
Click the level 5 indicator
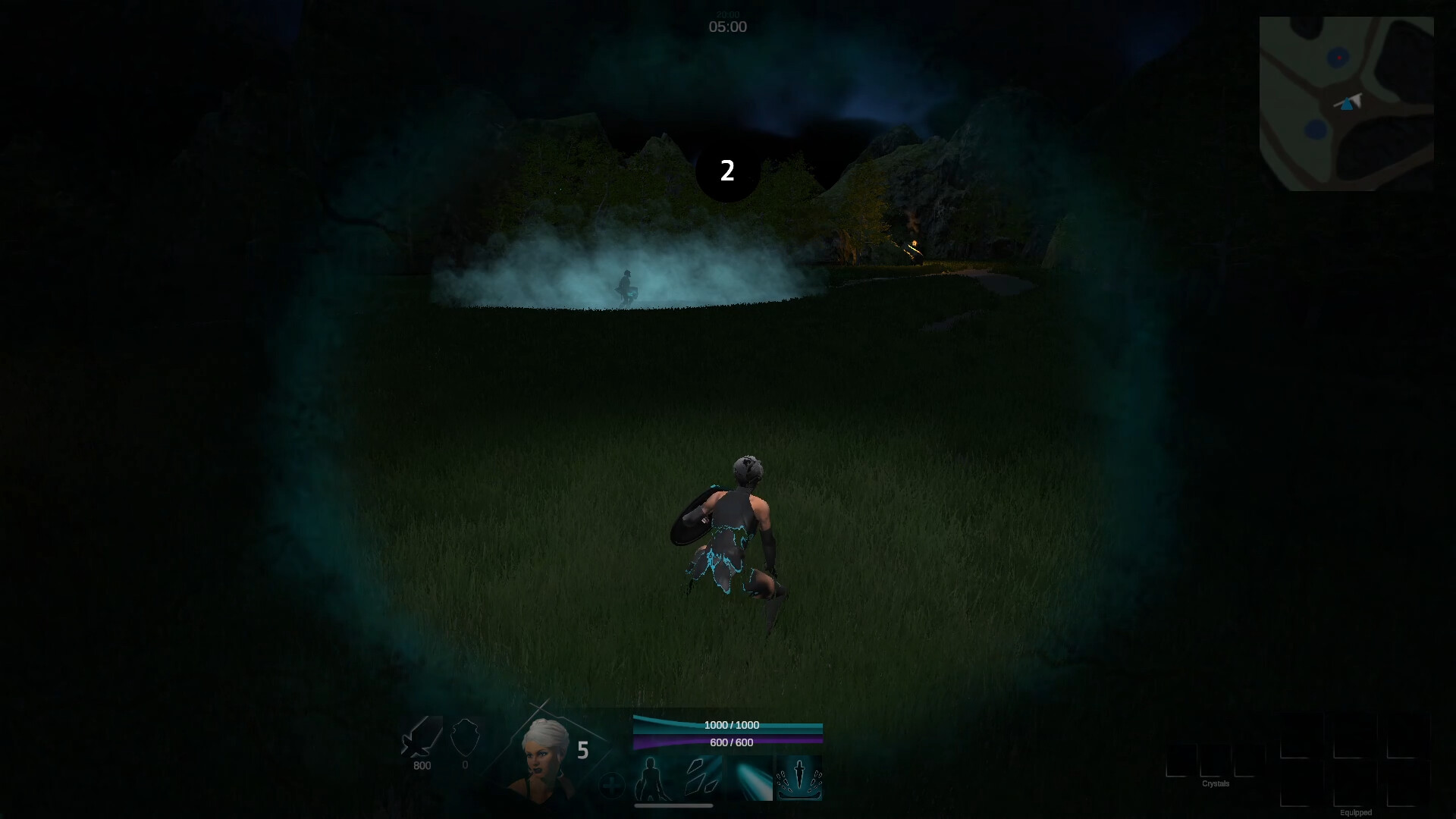pos(583,749)
